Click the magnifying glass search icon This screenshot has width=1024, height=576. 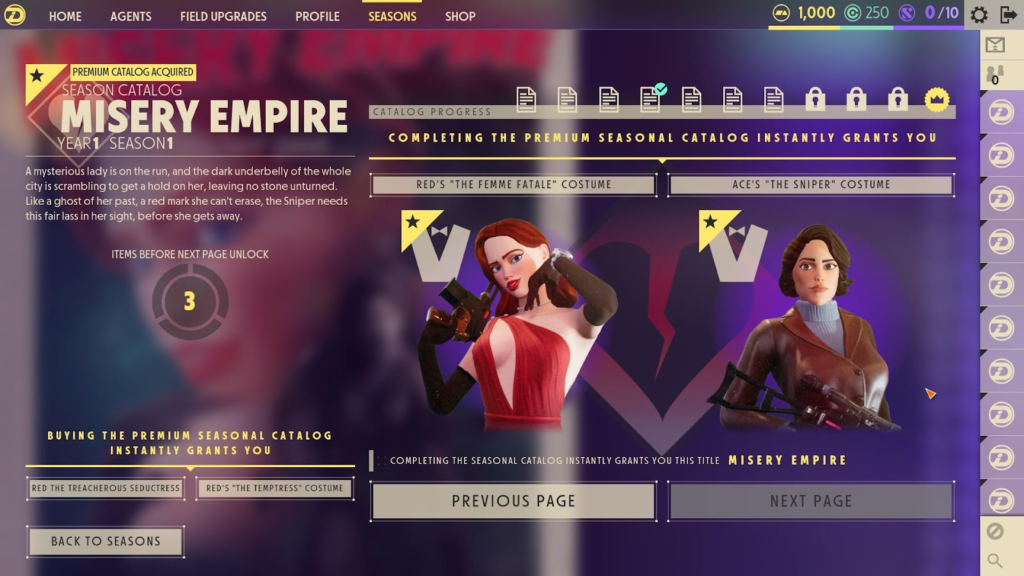995,560
